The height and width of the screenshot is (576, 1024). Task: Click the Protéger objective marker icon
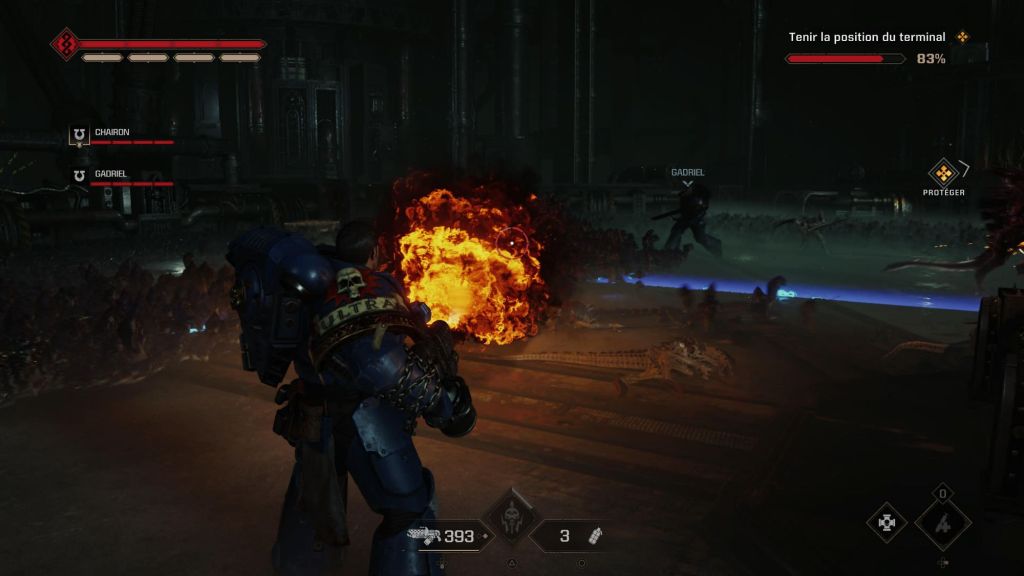point(943,172)
